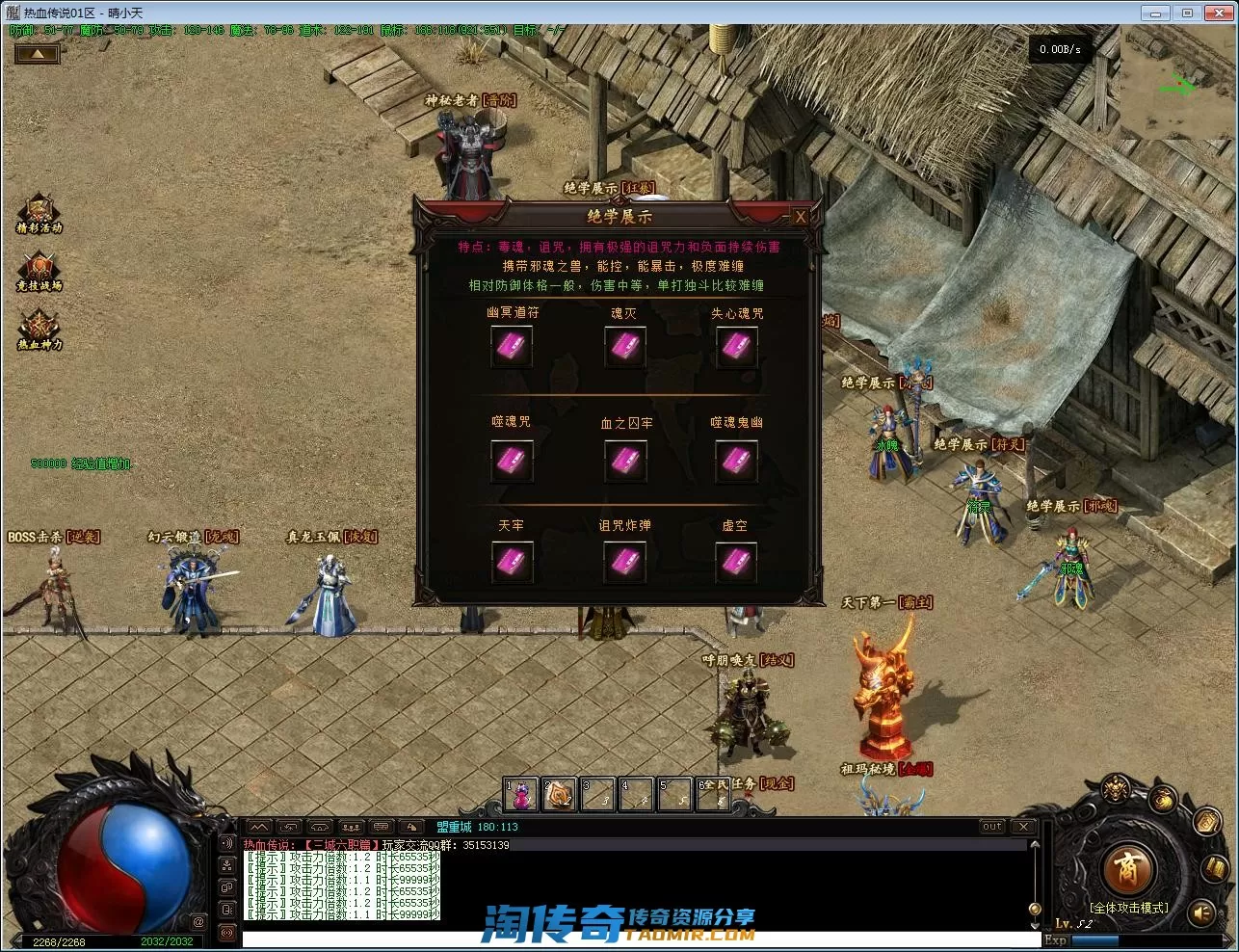Close the 绝学展示 skill panel

click(800, 217)
